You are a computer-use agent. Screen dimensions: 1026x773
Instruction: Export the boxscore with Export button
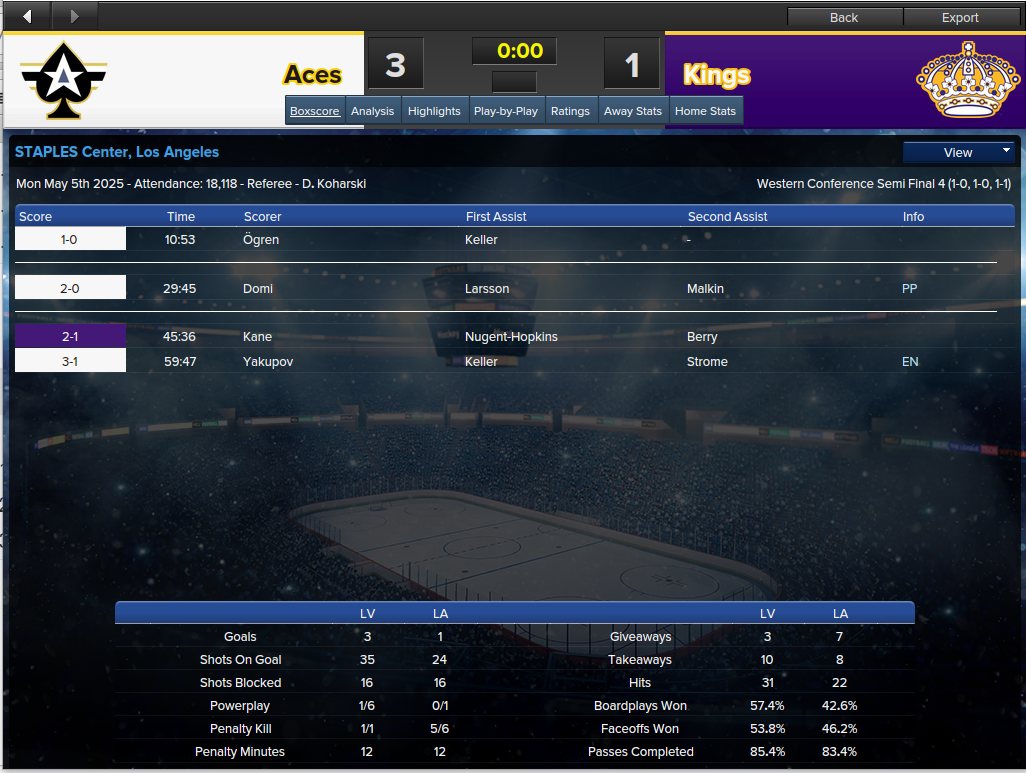(960, 17)
